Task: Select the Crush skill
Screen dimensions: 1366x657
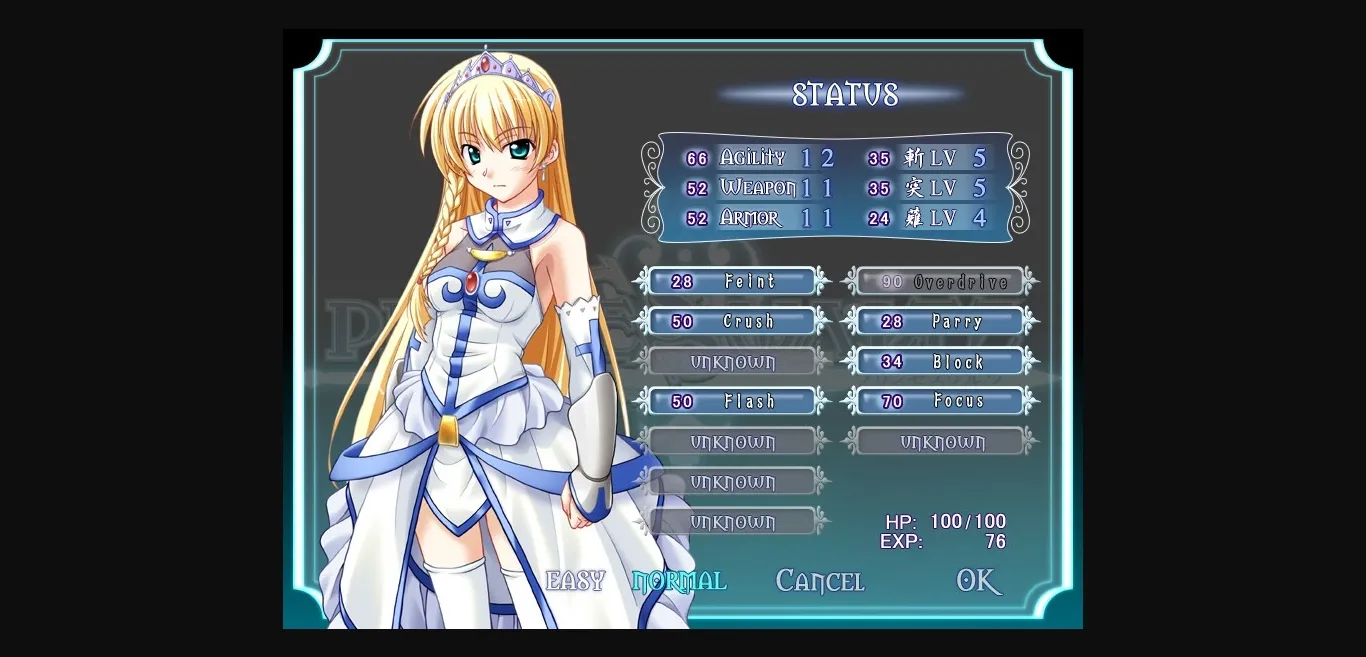Action: click(733, 322)
